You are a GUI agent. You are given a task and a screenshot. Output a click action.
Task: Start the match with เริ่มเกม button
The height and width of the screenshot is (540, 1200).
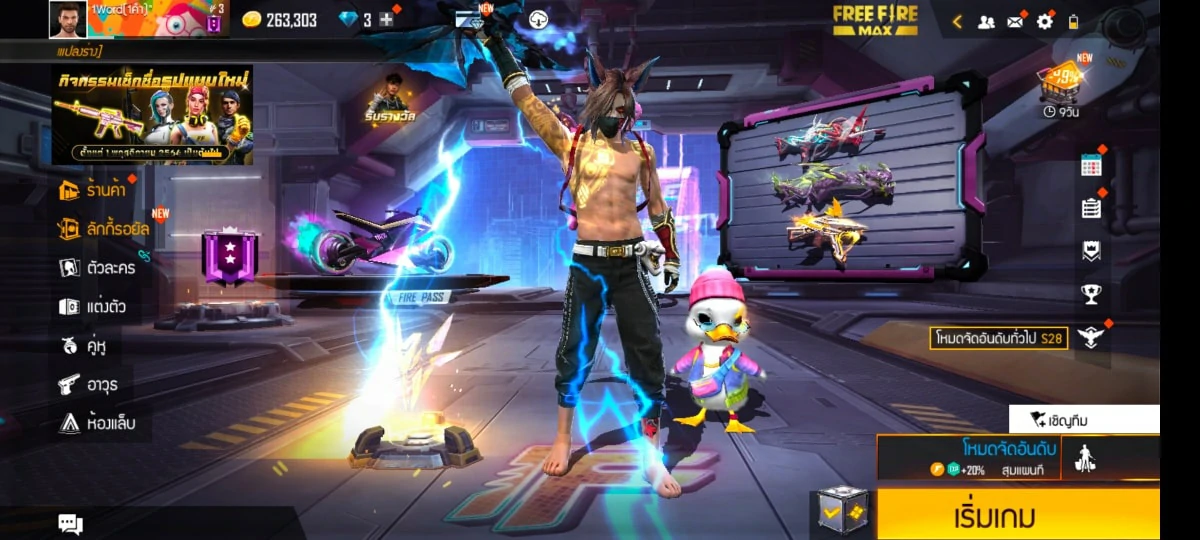[x=1018, y=514]
